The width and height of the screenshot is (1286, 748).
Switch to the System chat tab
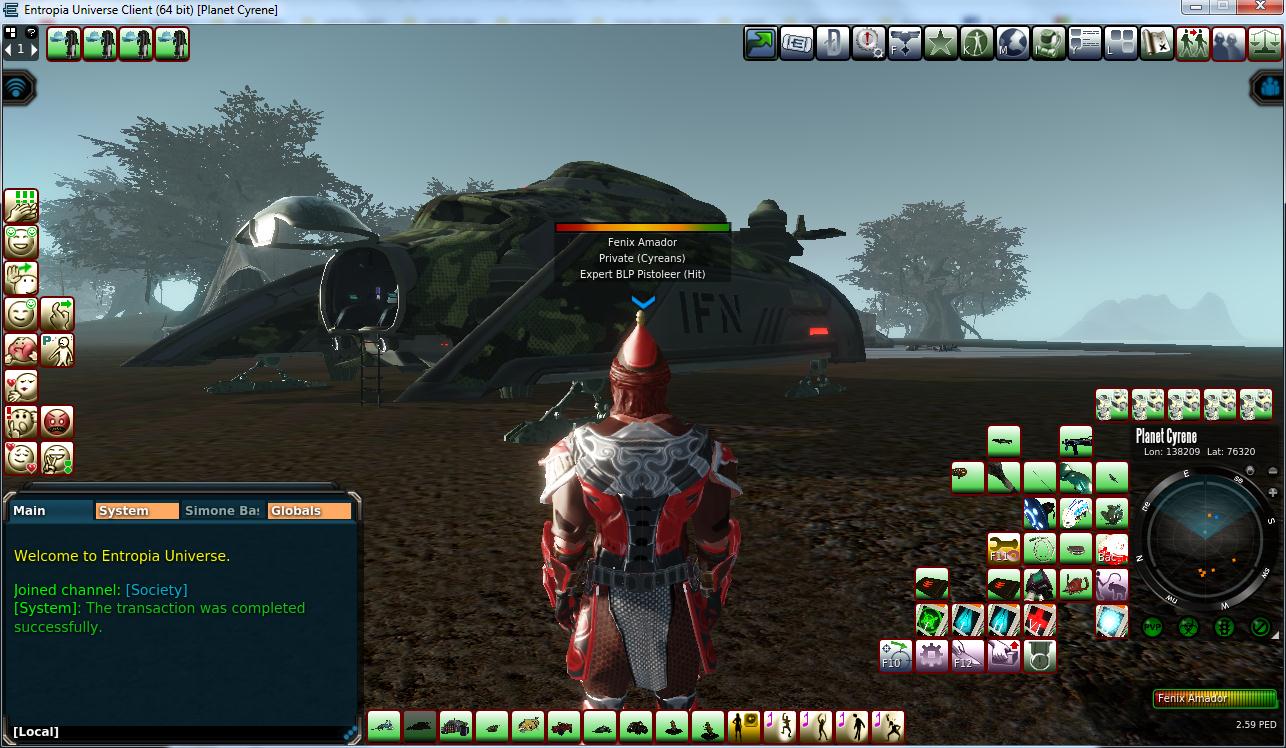pyautogui.click(x=136, y=511)
